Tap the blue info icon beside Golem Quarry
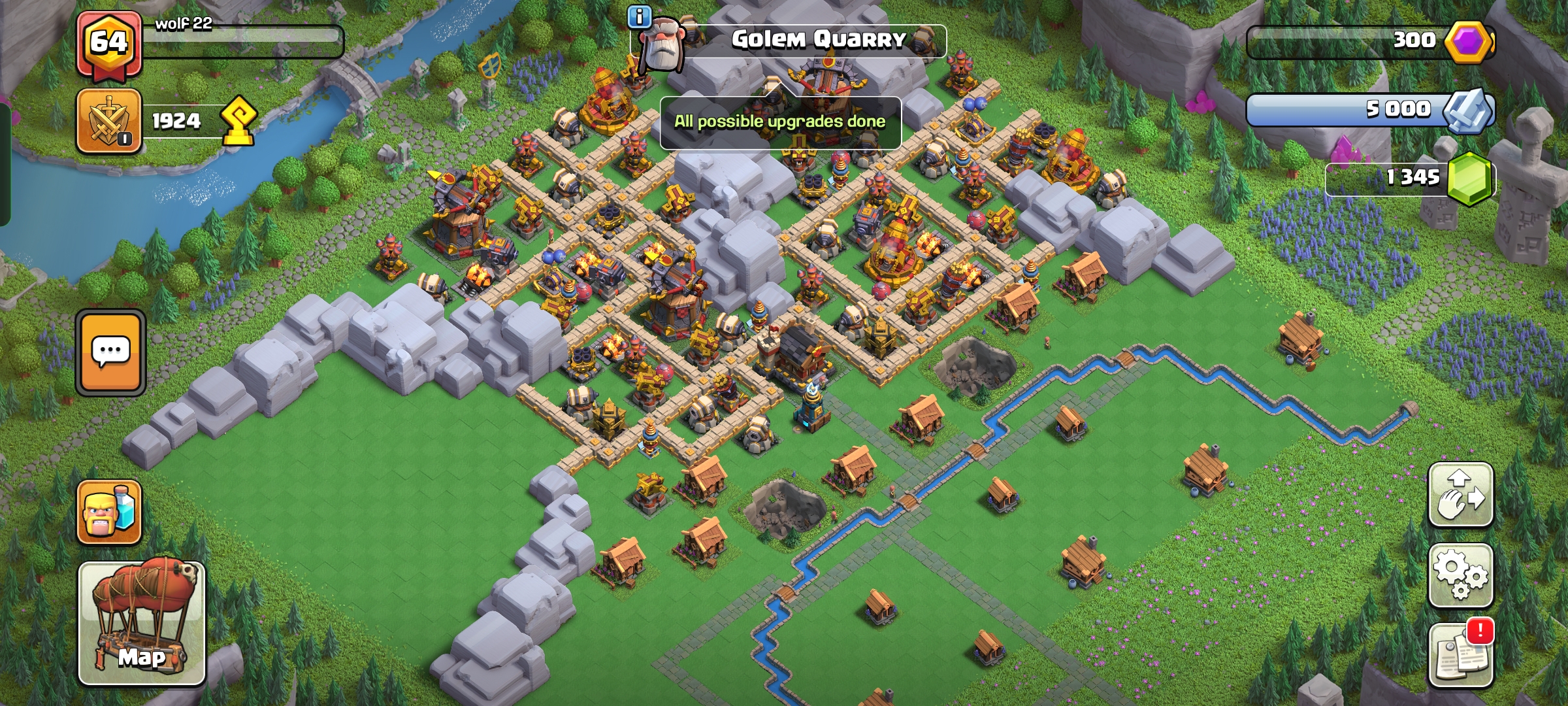 [x=638, y=17]
